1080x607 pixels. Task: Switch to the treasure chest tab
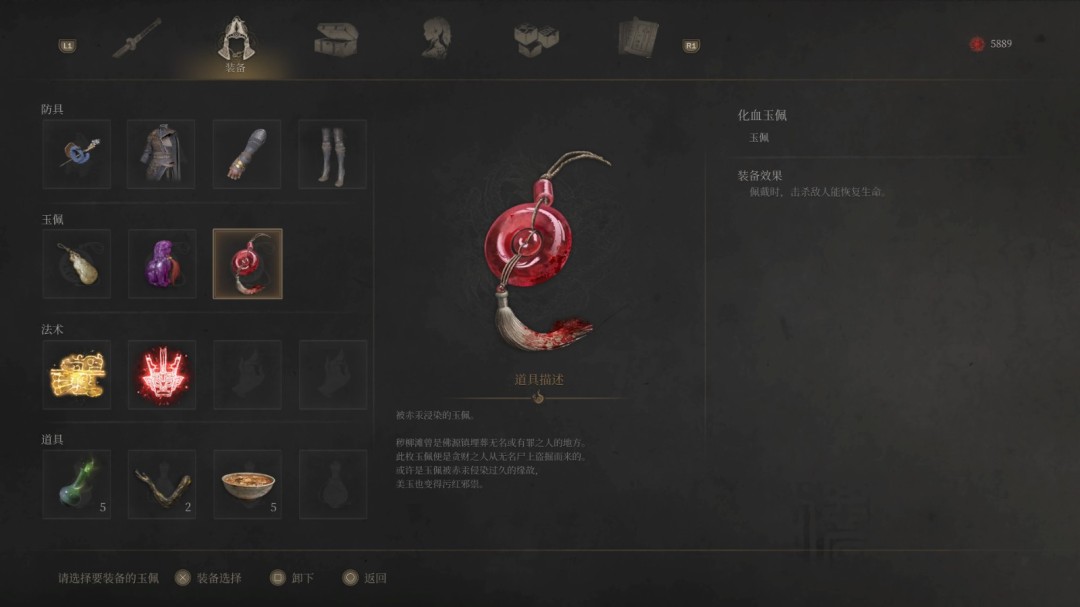[x=336, y=38]
